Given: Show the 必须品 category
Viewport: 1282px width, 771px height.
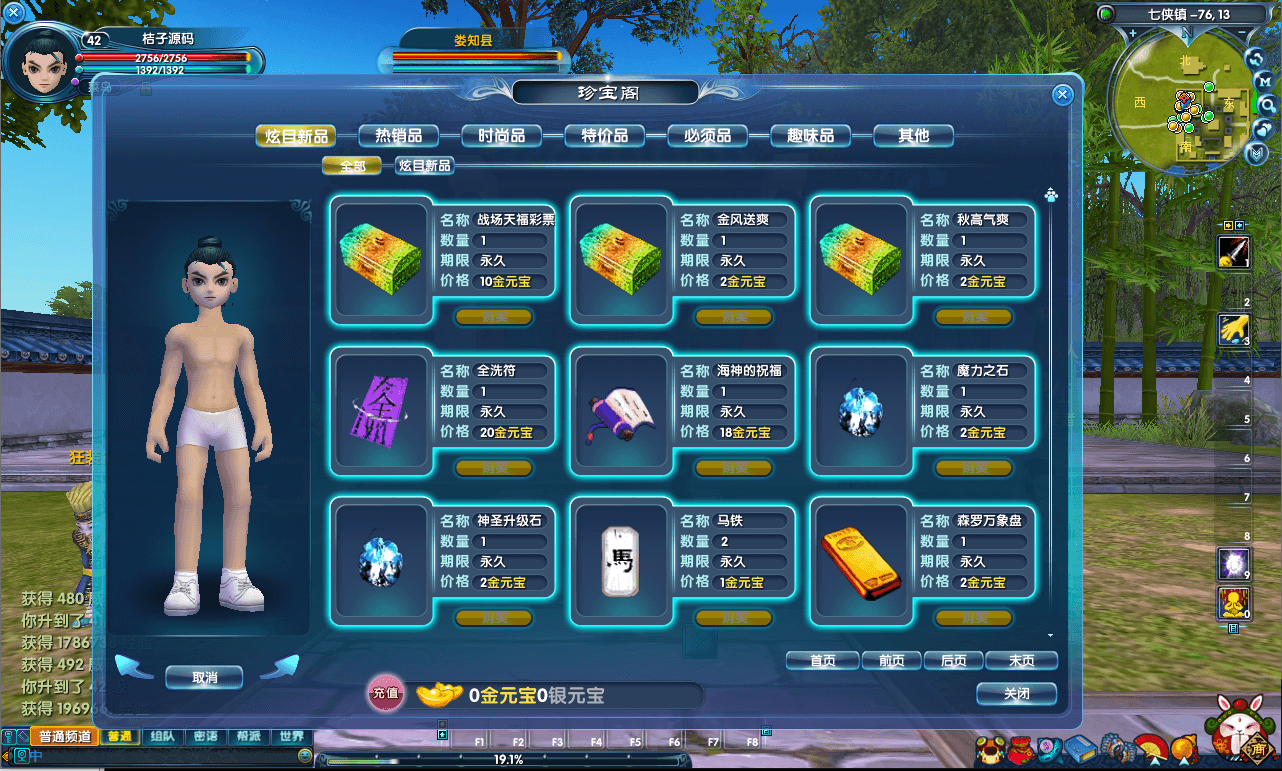Looking at the screenshot, I should coord(707,136).
